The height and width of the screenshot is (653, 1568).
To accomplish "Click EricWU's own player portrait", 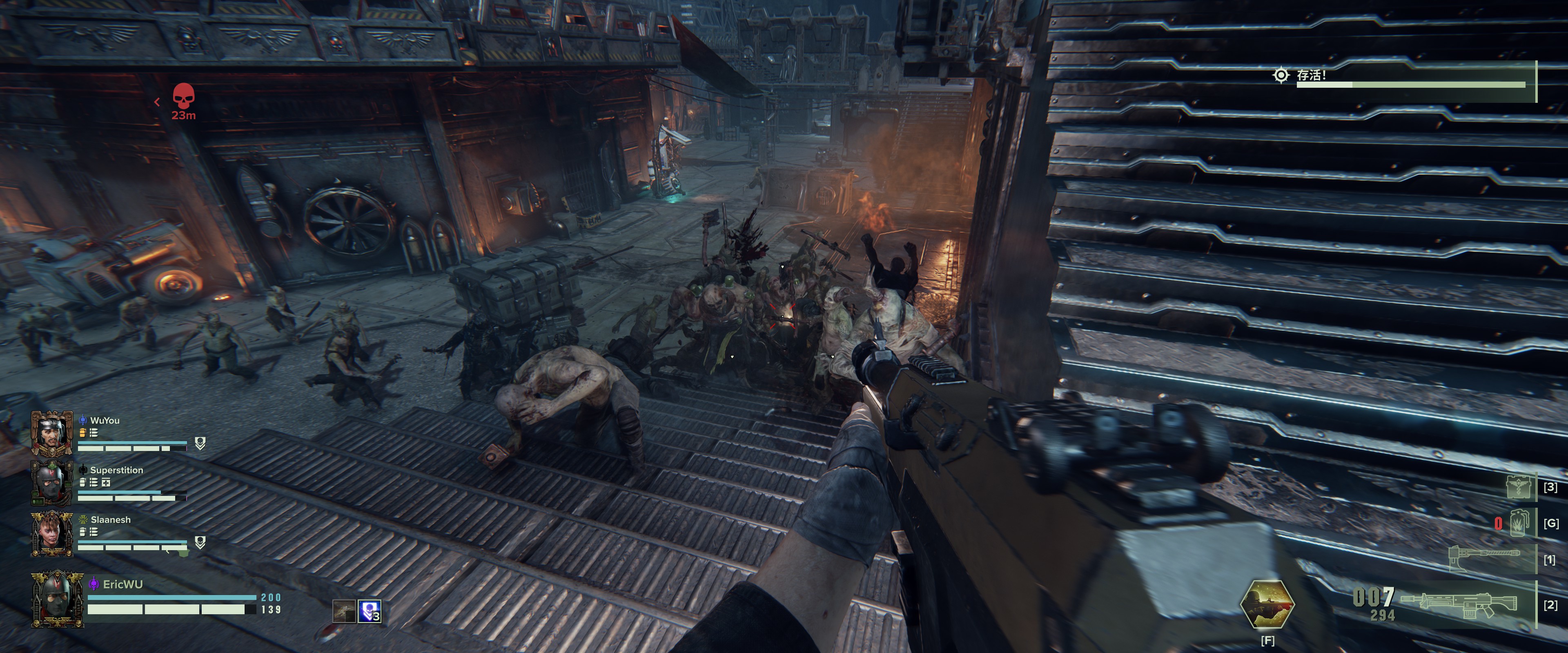I will pyautogui.click(x=57, y=597).
